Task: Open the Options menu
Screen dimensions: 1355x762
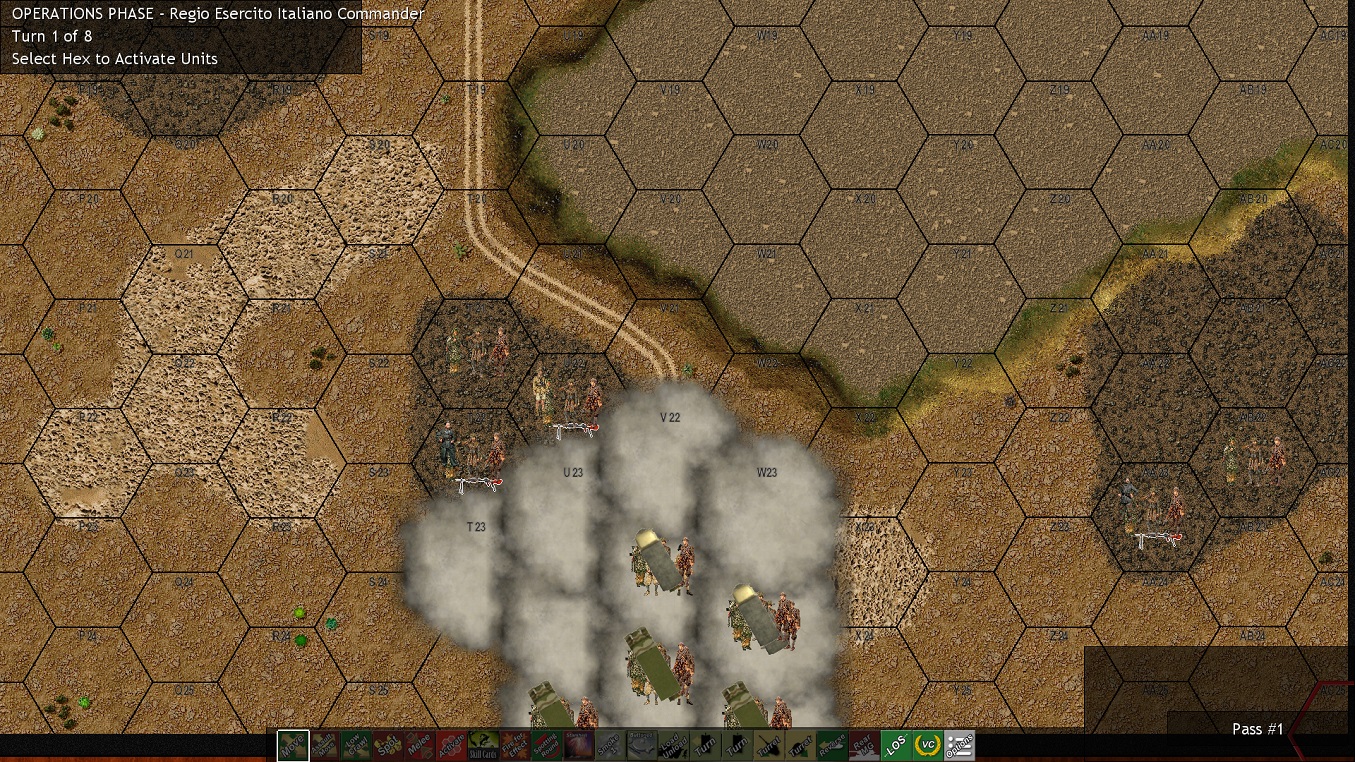Action: pyautogui.click(x=959, y=745)
